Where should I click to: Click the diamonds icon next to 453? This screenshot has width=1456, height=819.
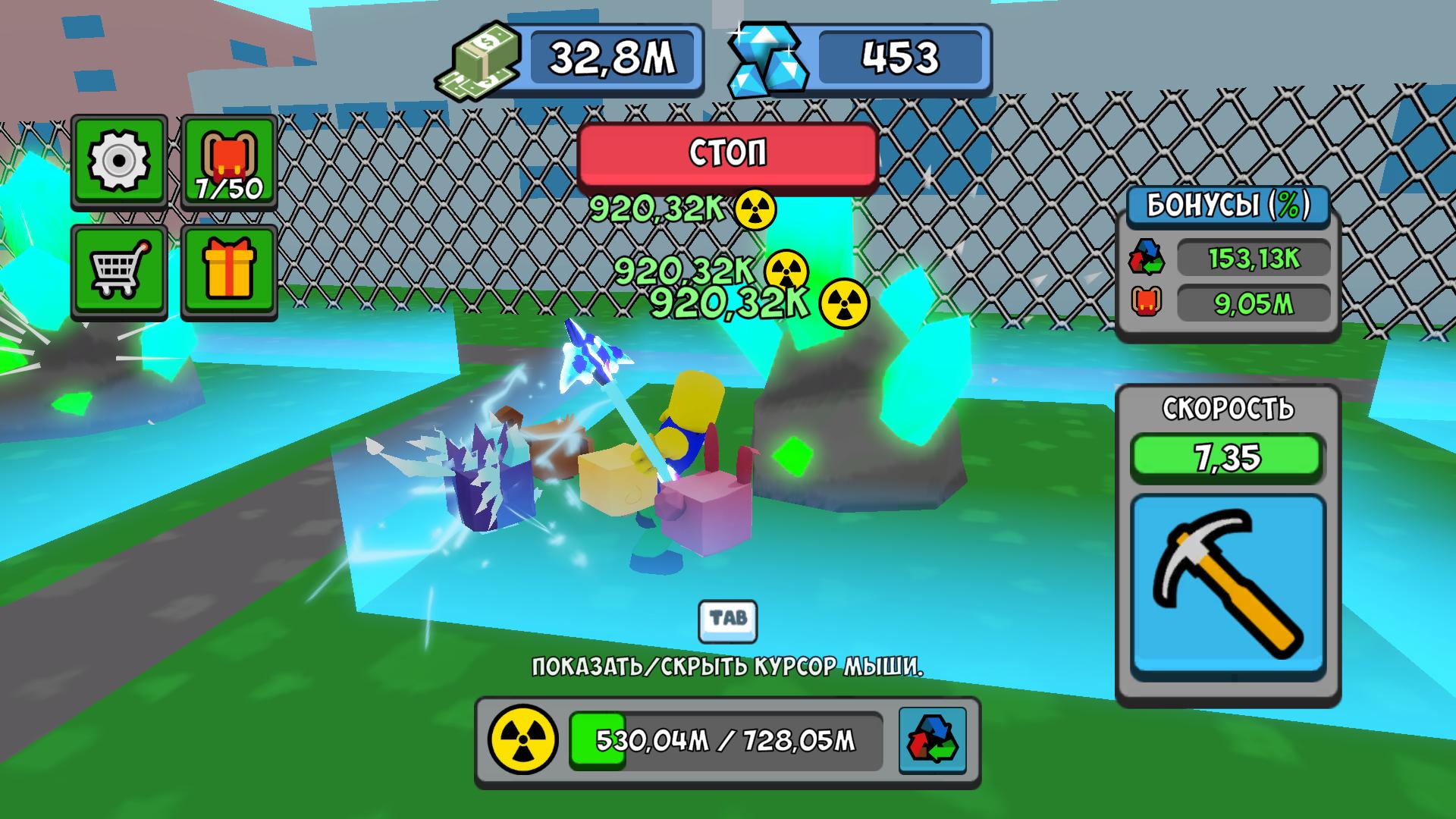click(764, 59)
